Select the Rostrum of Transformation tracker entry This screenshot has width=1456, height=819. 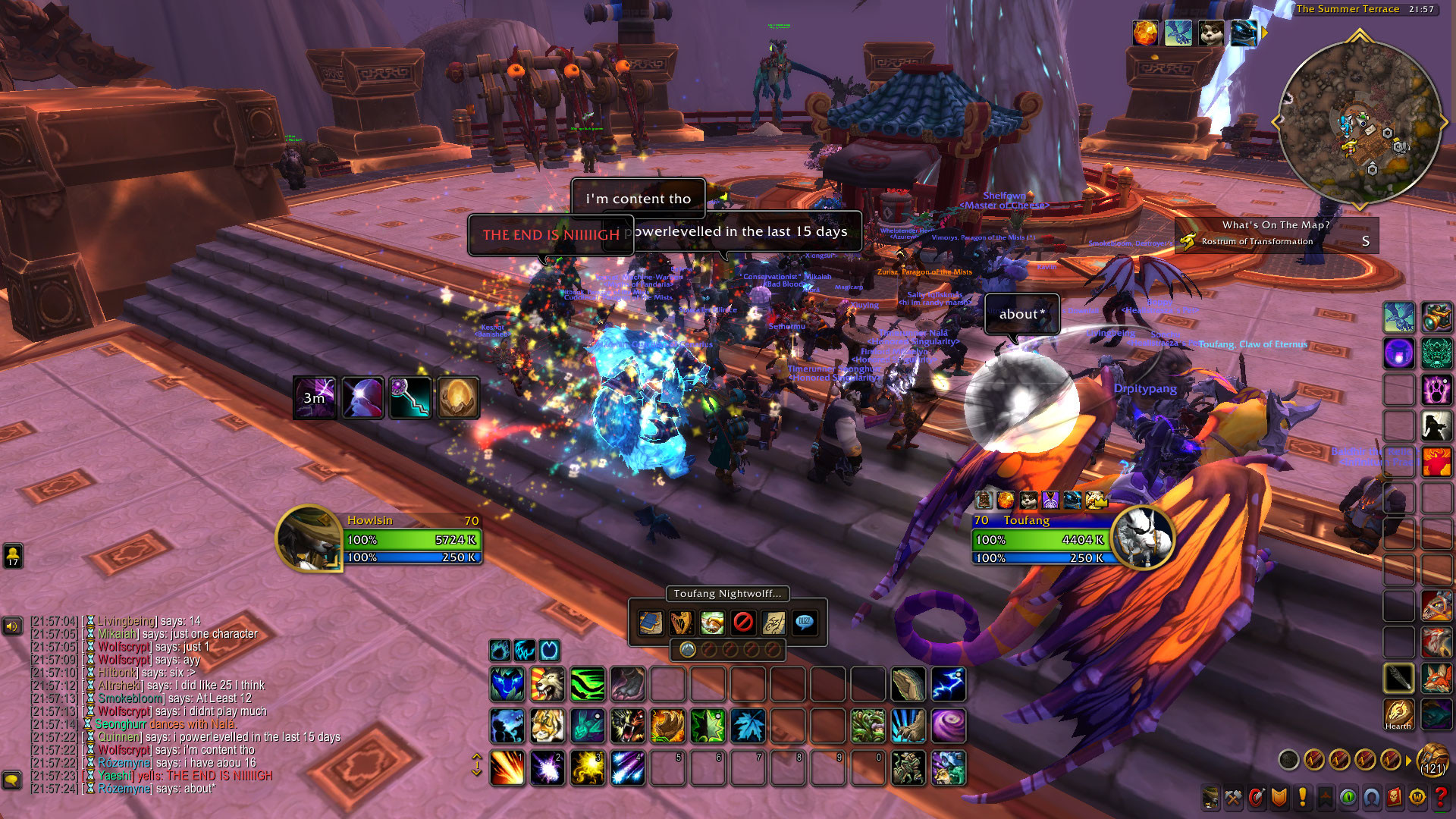click(1257, 241)
